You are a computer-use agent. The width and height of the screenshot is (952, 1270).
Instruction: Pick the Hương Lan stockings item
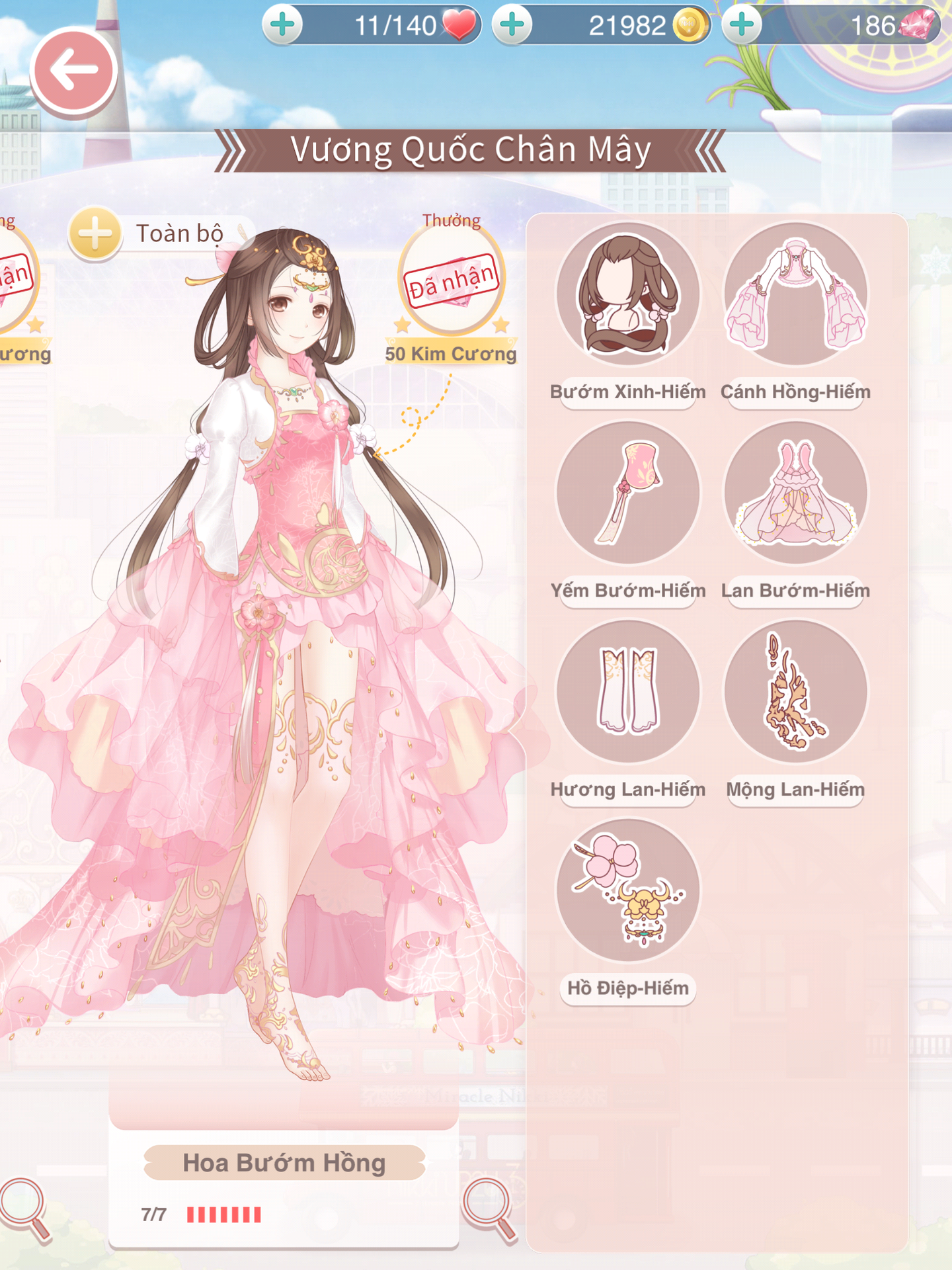[627, 691]
